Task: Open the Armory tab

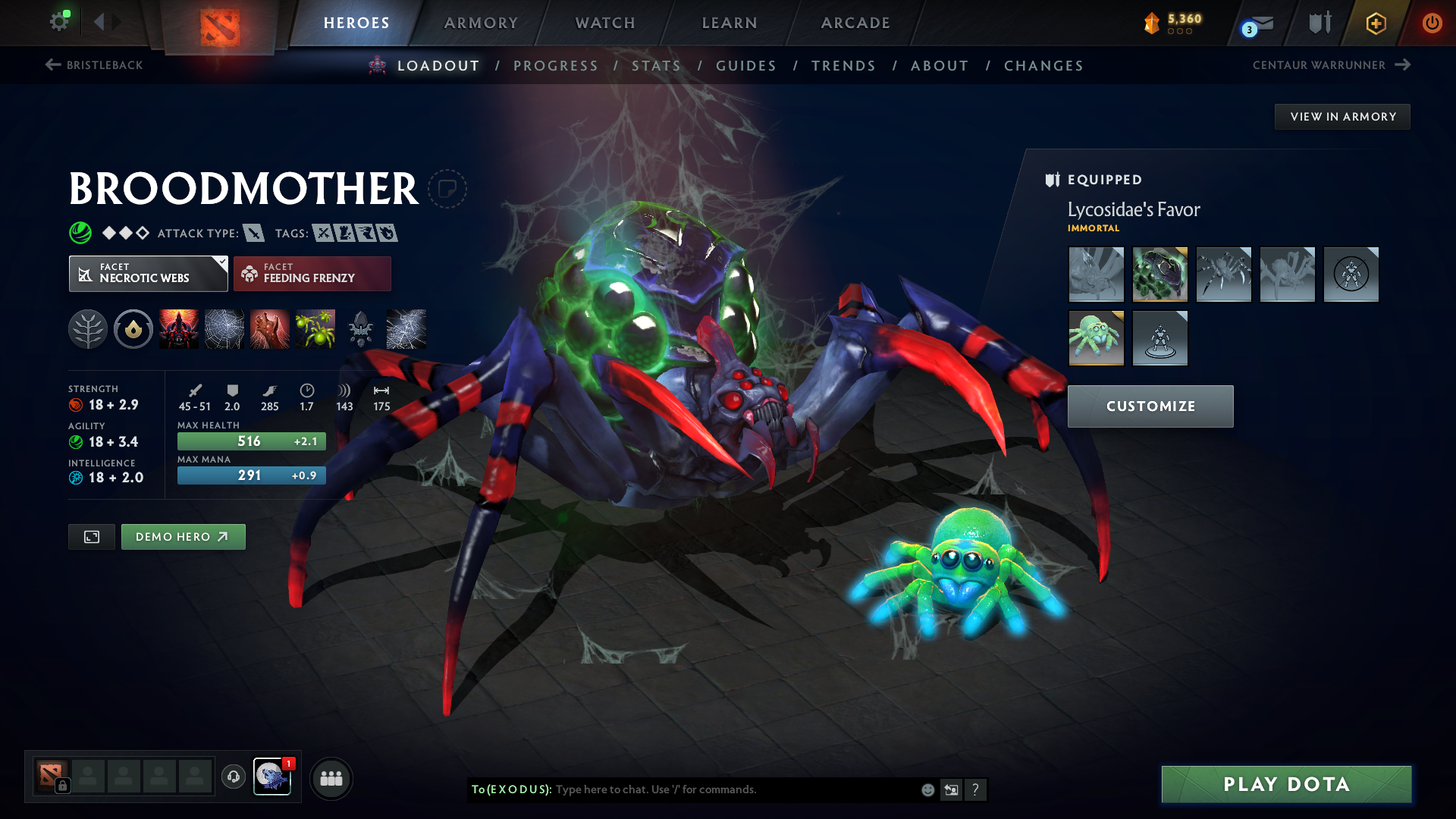Action: 481,23
